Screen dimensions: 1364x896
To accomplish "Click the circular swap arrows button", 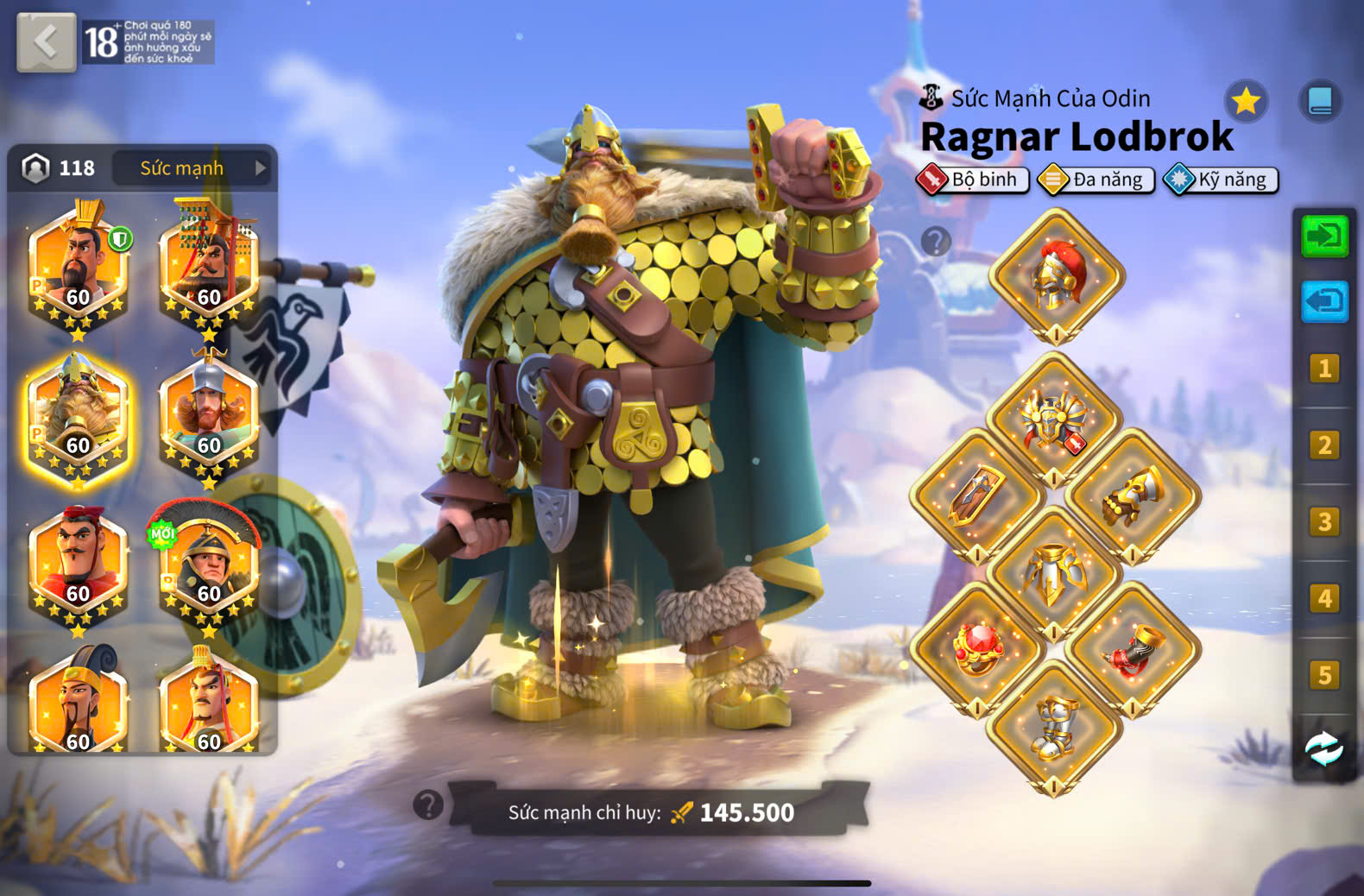I will (1324, 748).
